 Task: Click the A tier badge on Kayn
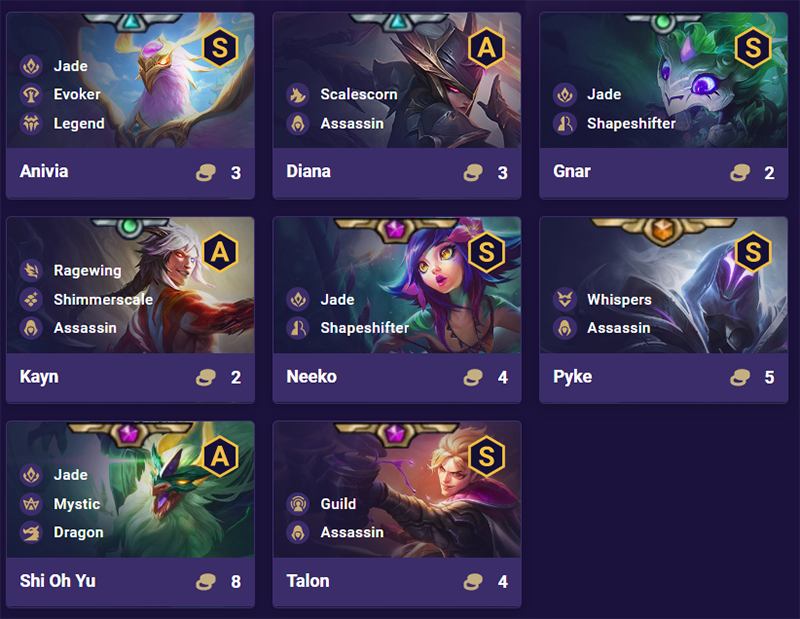219,253
